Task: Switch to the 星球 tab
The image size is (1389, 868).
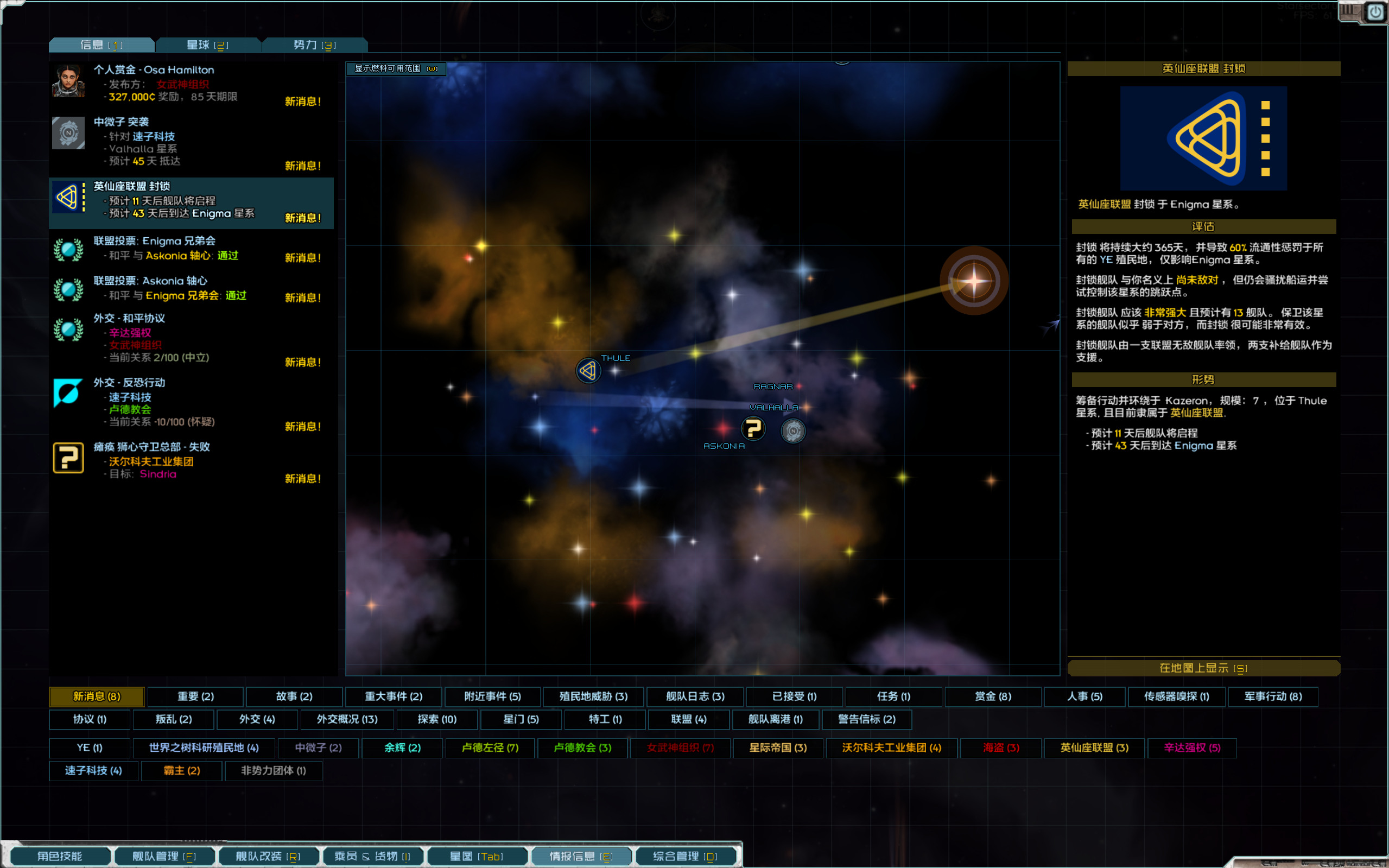Action: pyautogui.click(x=208, y=45)
